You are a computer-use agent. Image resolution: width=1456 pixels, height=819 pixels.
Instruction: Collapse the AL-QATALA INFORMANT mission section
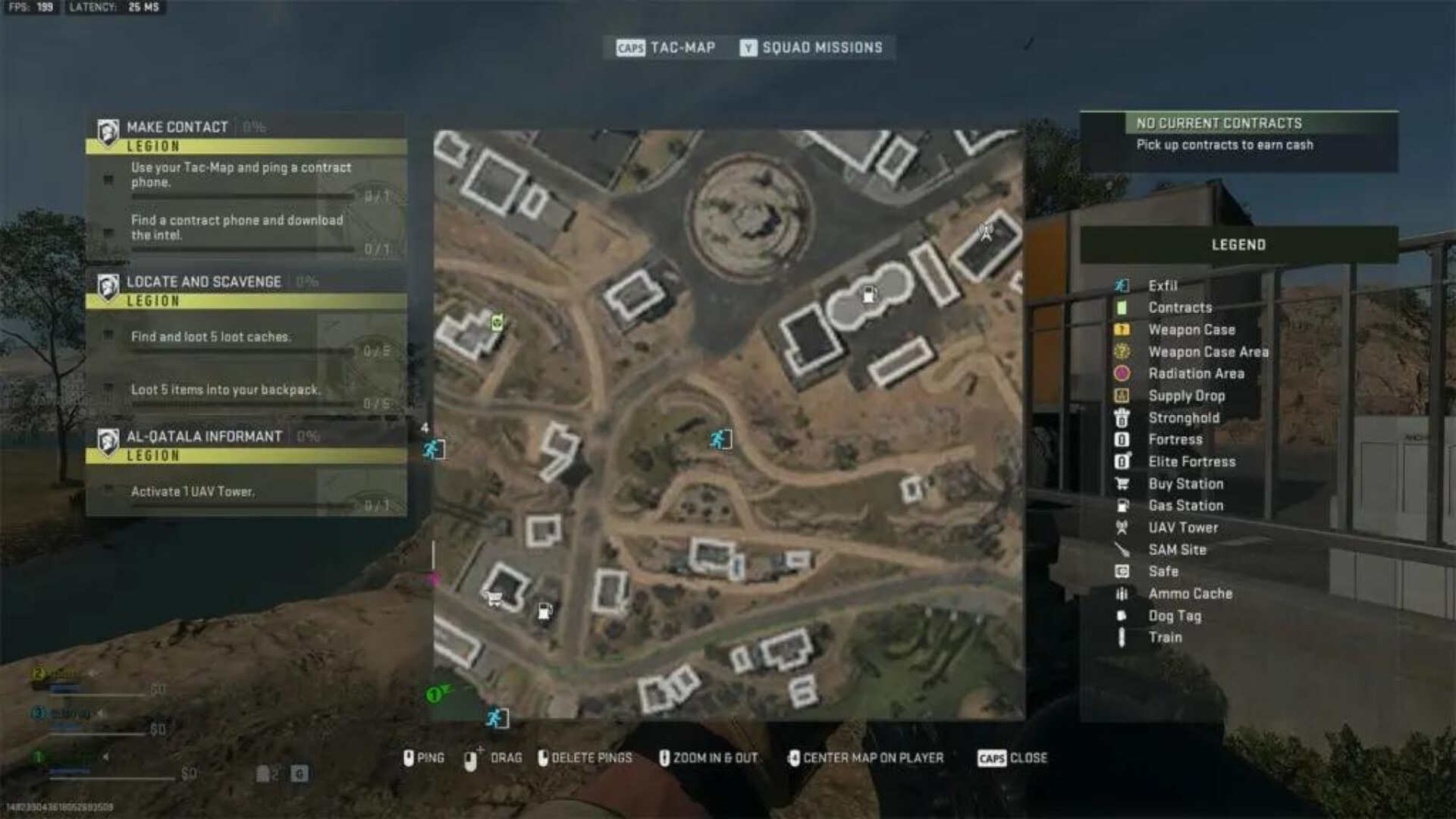tap(206, 436)
